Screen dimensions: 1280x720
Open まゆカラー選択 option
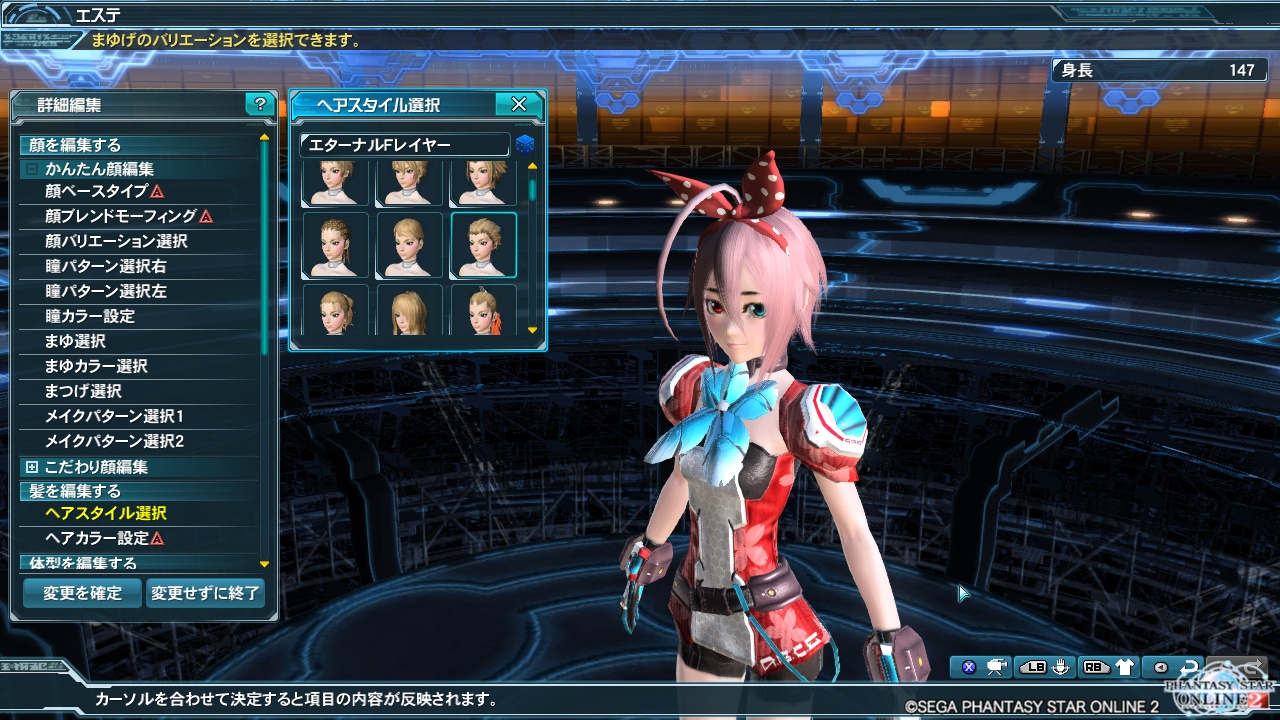click(x=96, y=366)
